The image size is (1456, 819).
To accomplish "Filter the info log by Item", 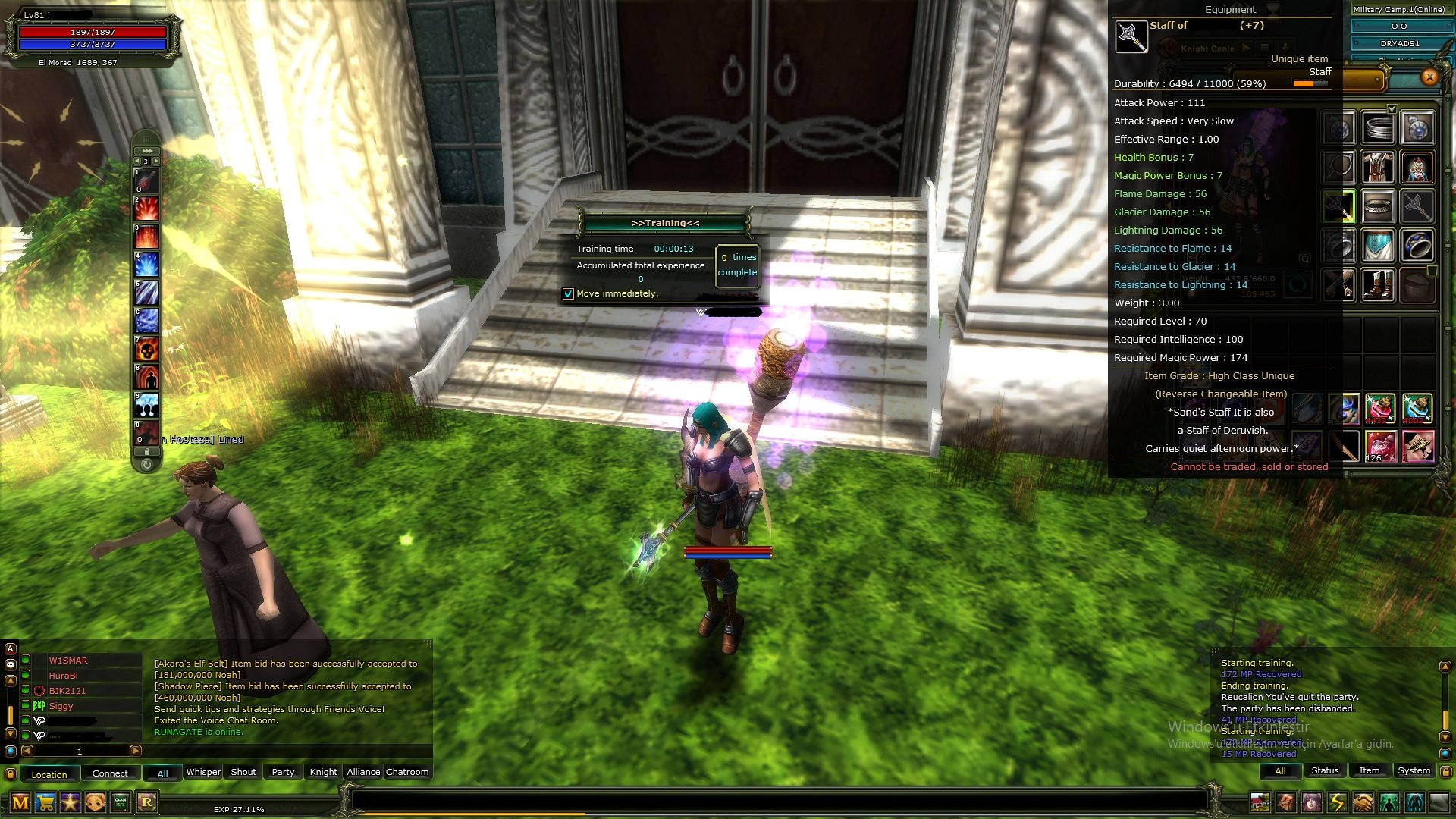I will 1369,770.
